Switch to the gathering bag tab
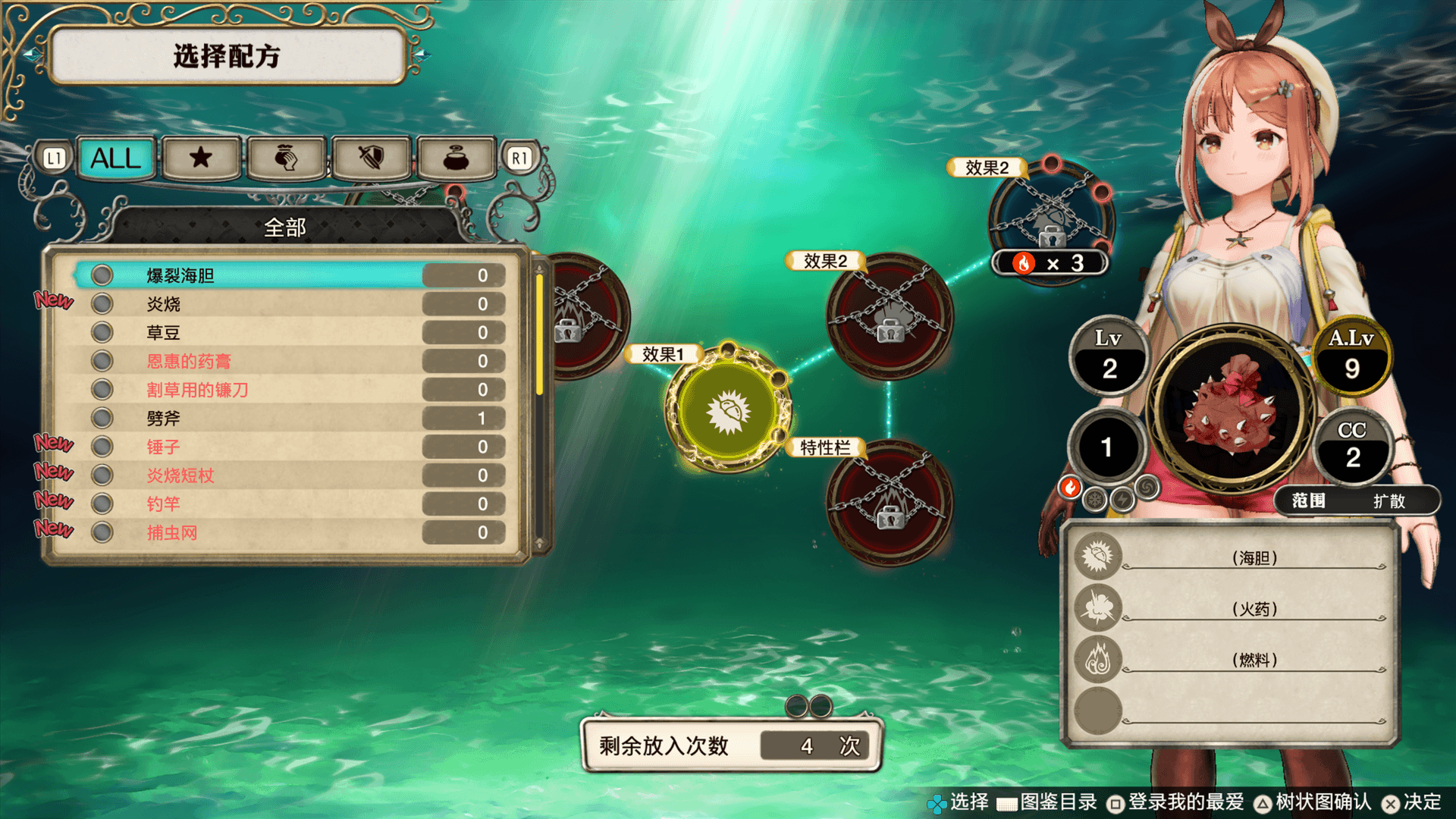 pos(286,158)
